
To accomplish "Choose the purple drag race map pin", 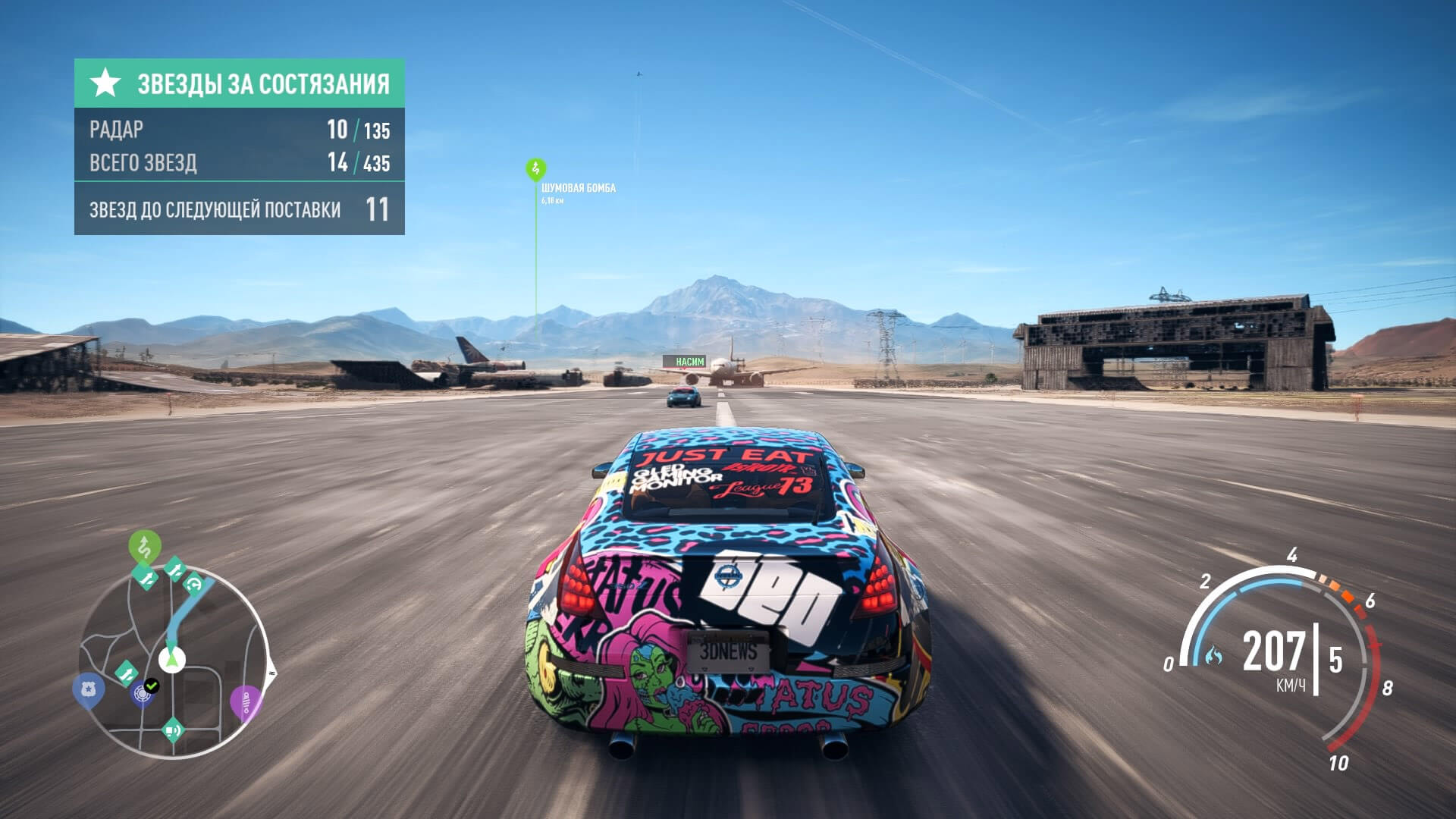I will pyautogui.click(x=246, y=703).
